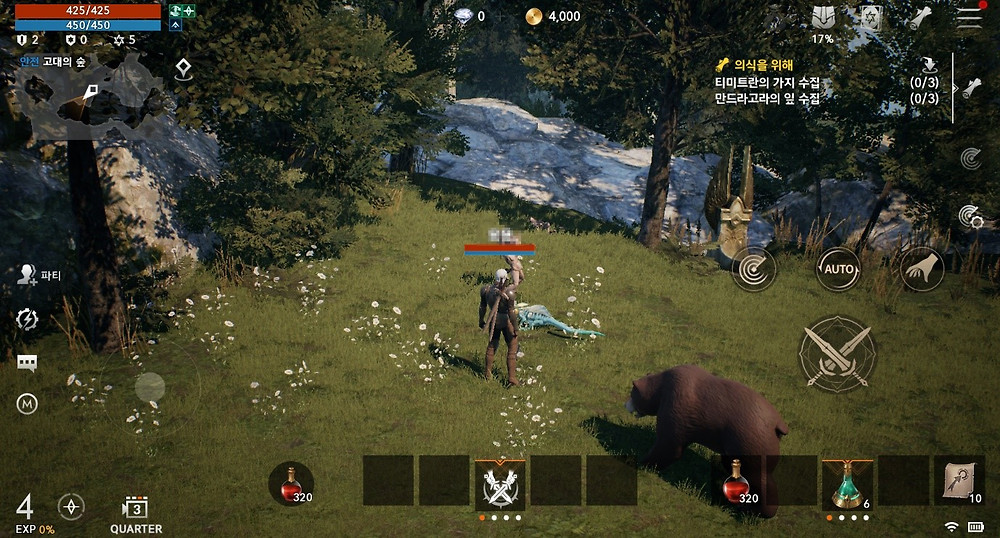Tap the AUTO battle button
1000x538 pixels.
(838, 269)
